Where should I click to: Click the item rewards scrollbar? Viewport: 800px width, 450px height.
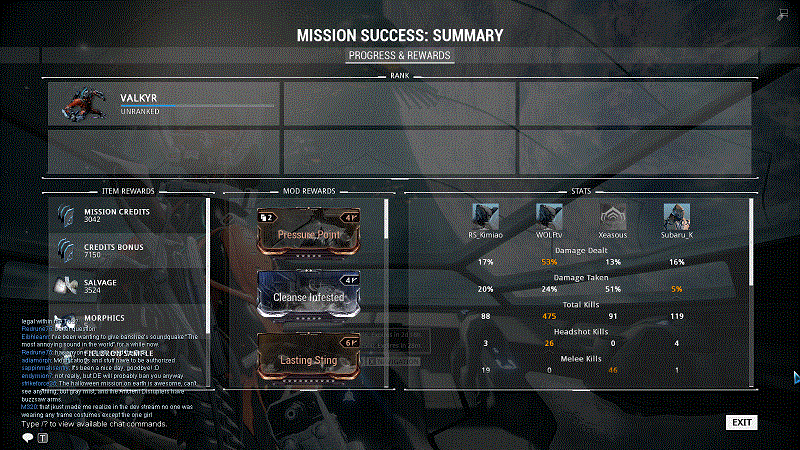[209, 260]
